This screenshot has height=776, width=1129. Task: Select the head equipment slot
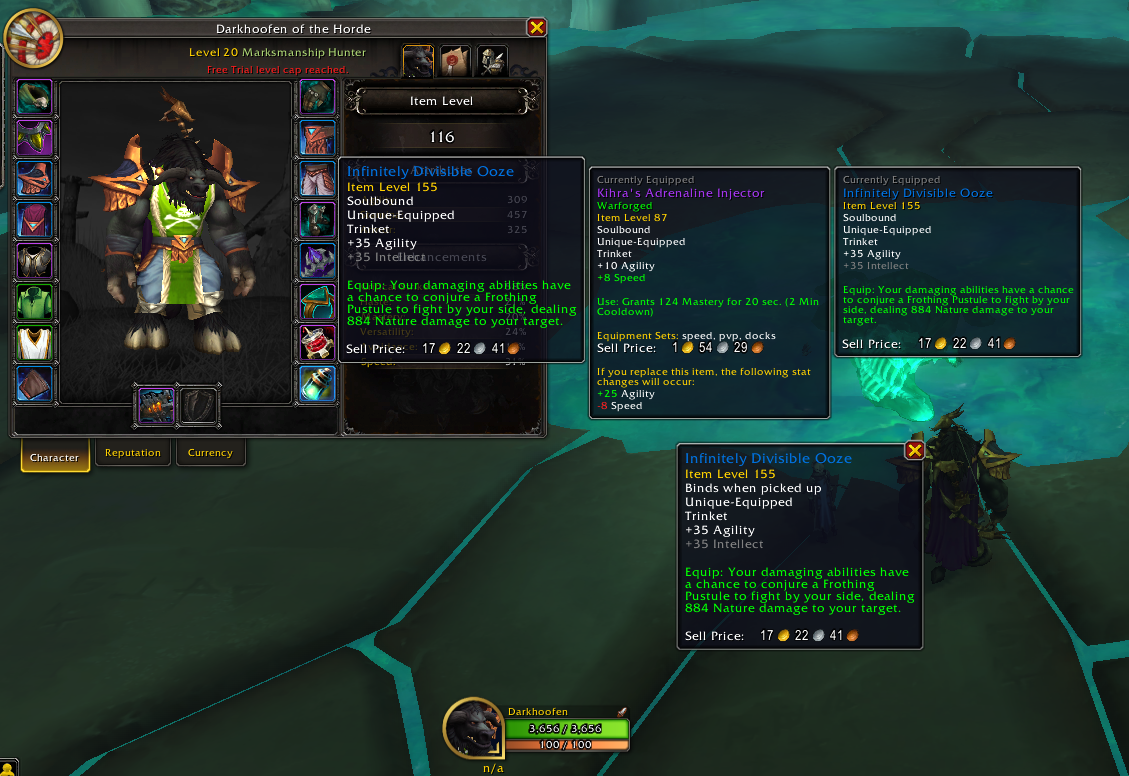[35, 98]
